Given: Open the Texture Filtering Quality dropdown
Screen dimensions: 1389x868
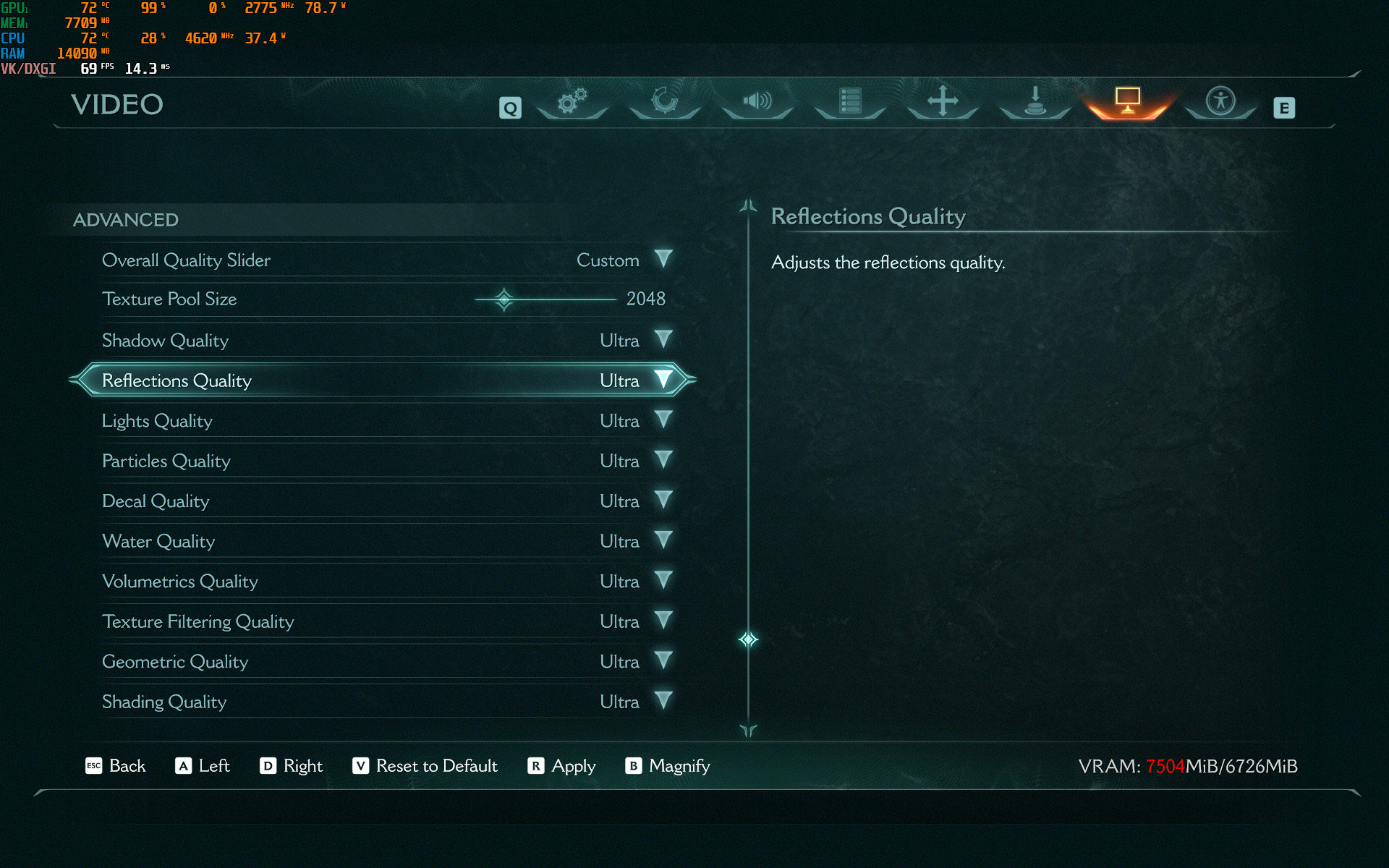Looking at the screenshot, I should [x=663, y=621].
